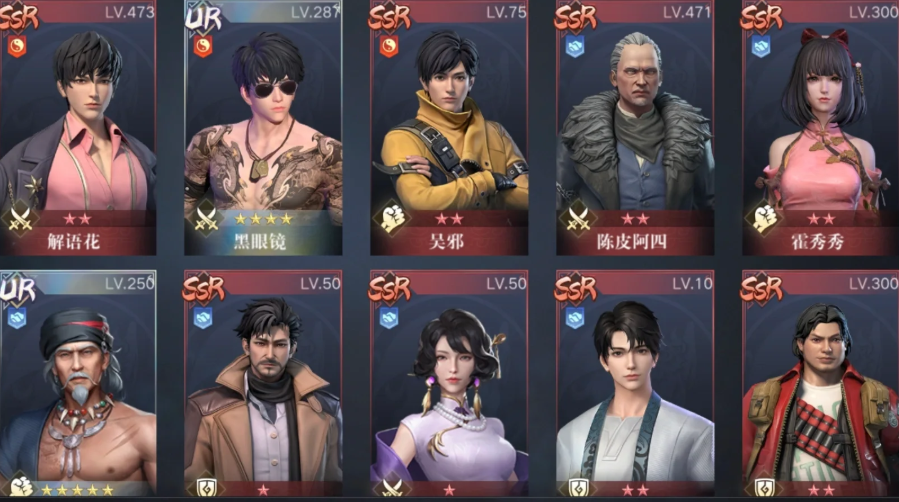
Task: Select the 解语花 character card
Action: pos(78,130)
